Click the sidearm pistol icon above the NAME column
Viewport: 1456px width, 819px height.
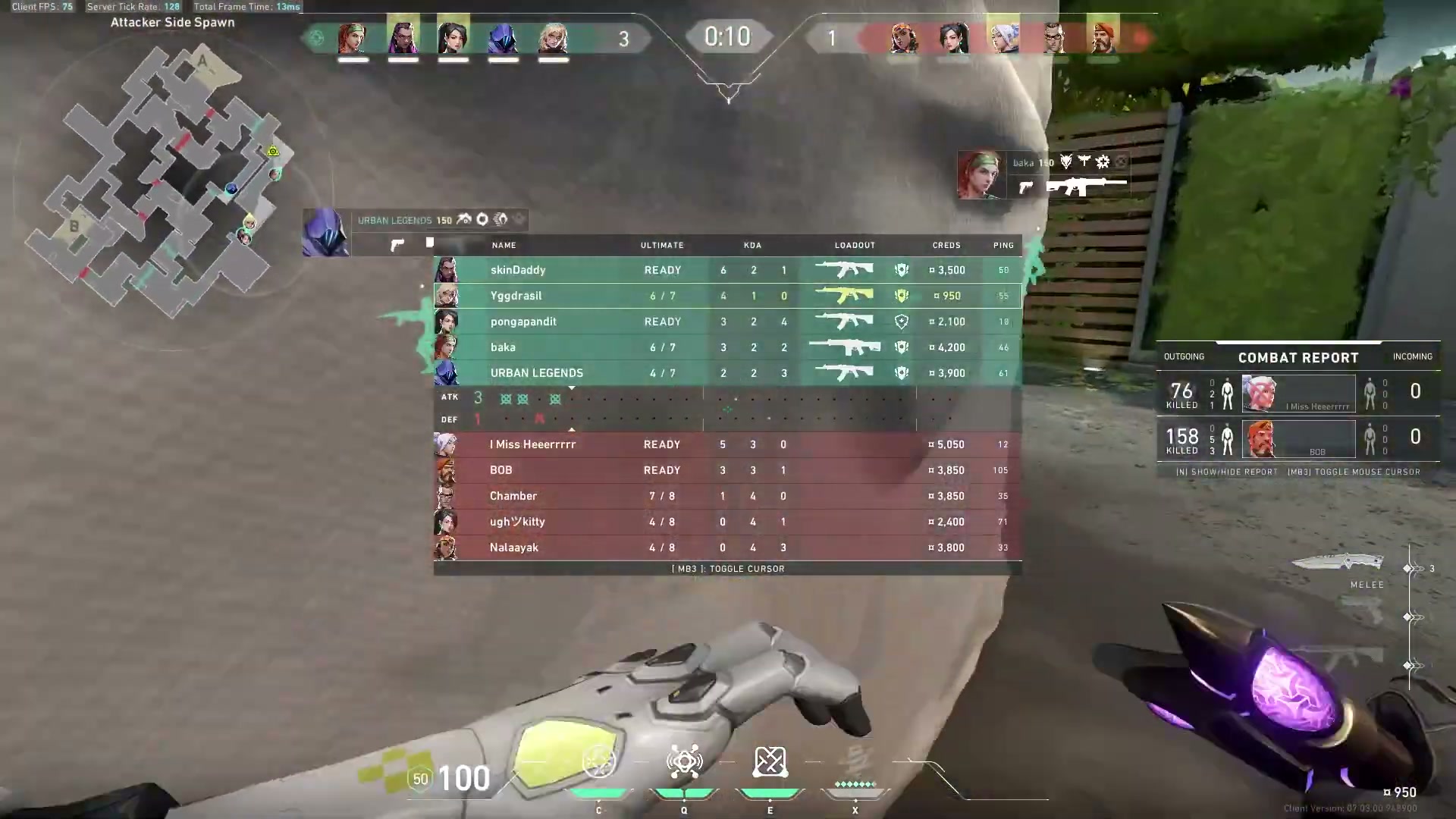tap(398, 243)
